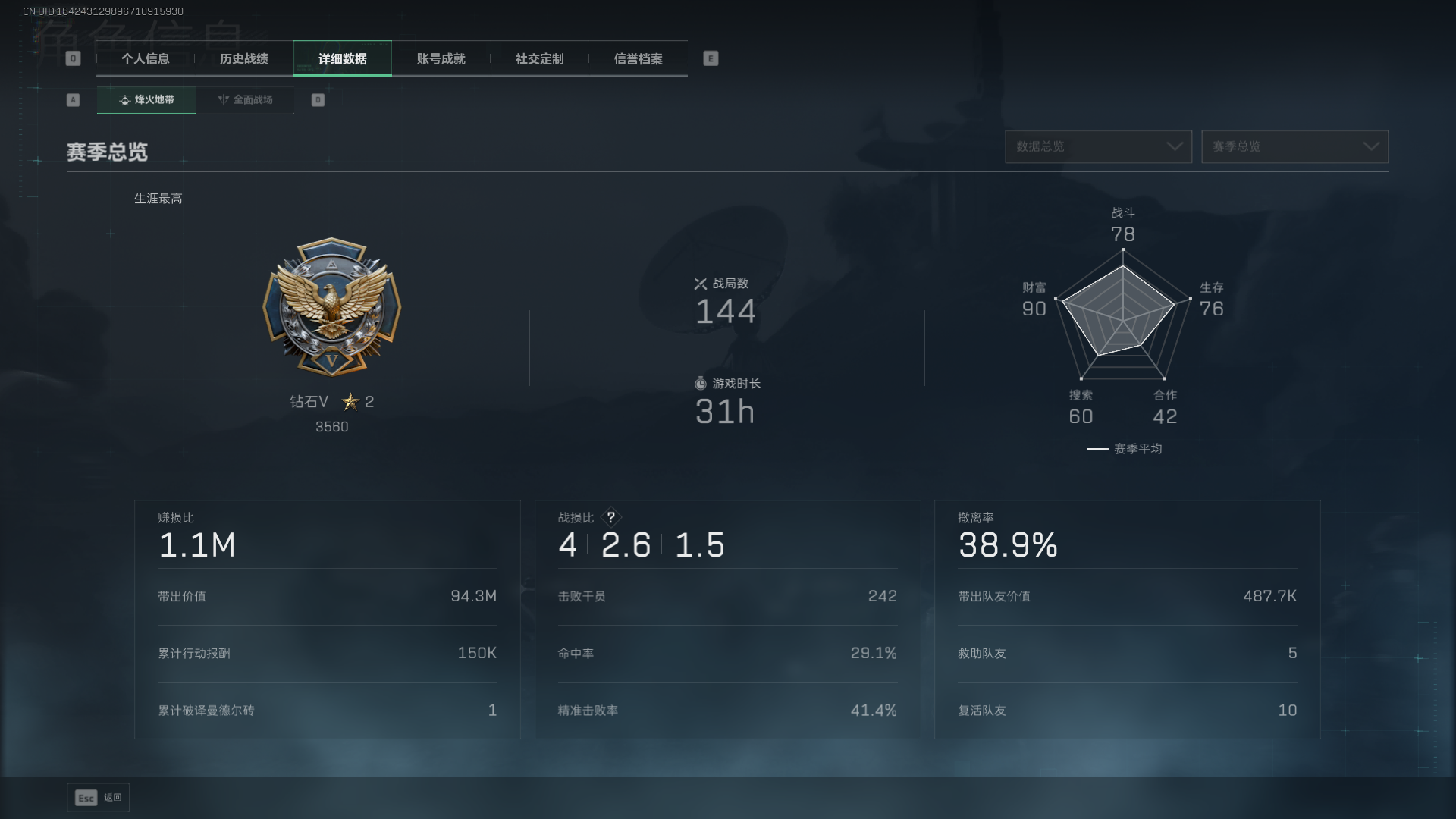The width and height of the screenshot is (1456, 819).
Task: Switch to the 历史战绩 tab
Action: tap(244, 59)
